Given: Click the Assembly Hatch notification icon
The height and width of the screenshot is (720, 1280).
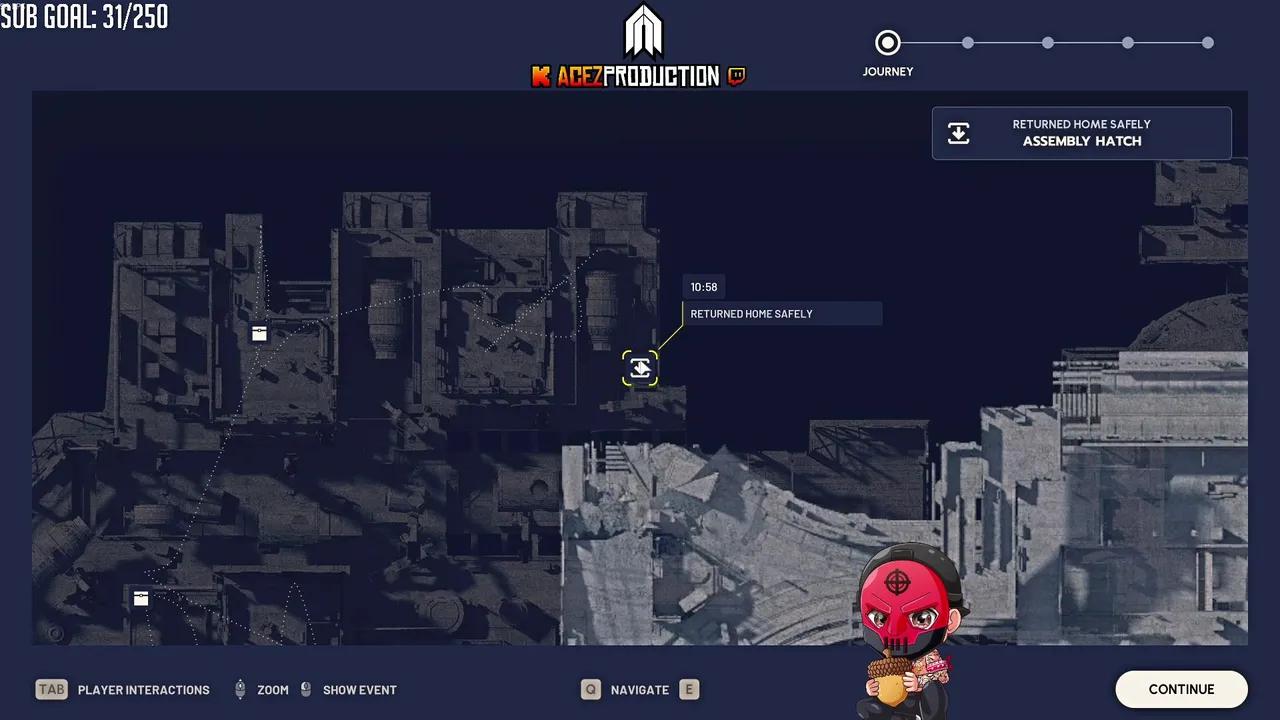Looking at the screenshot, I should (958, 132).
